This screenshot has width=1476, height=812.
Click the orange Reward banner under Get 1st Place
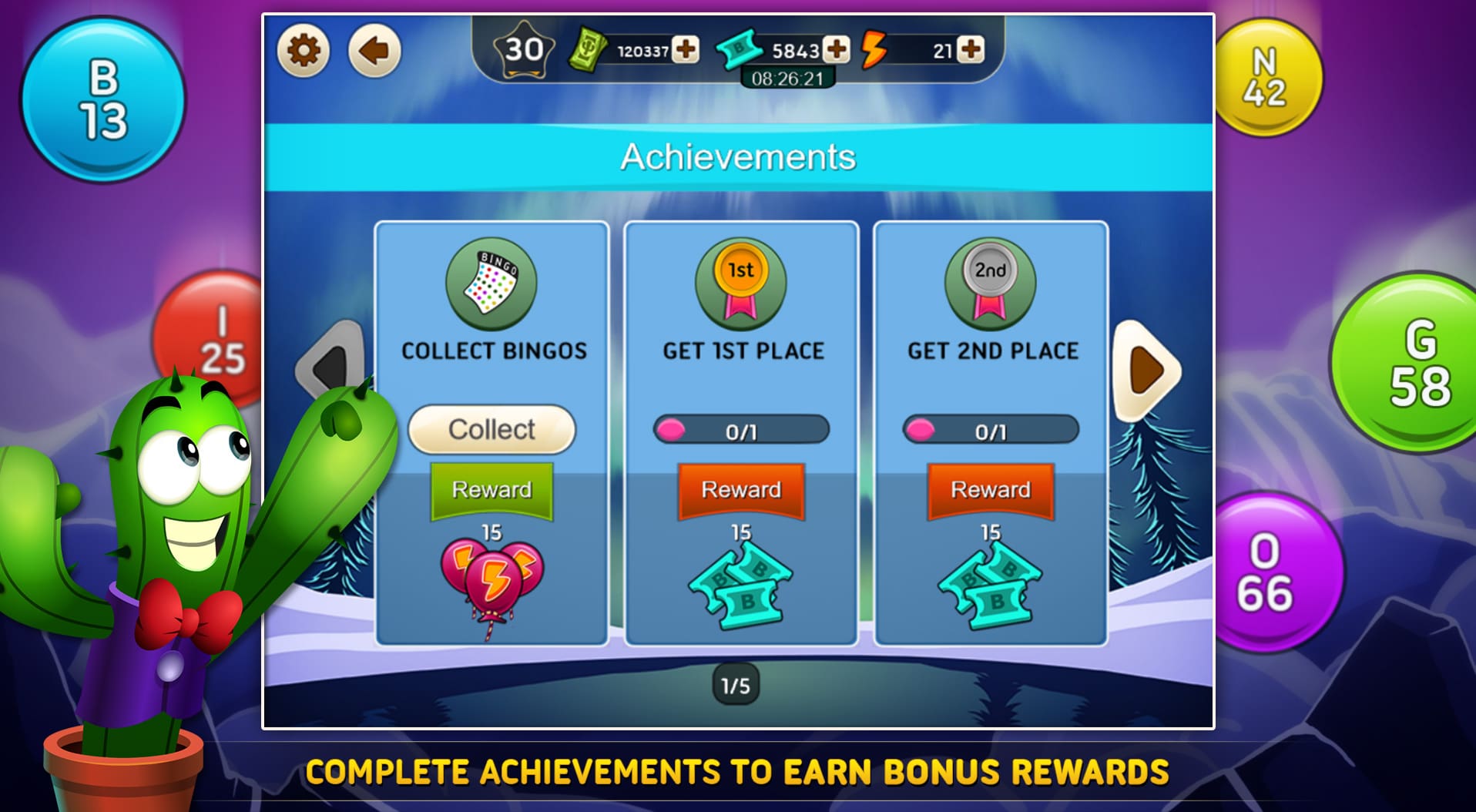point(740,489)
